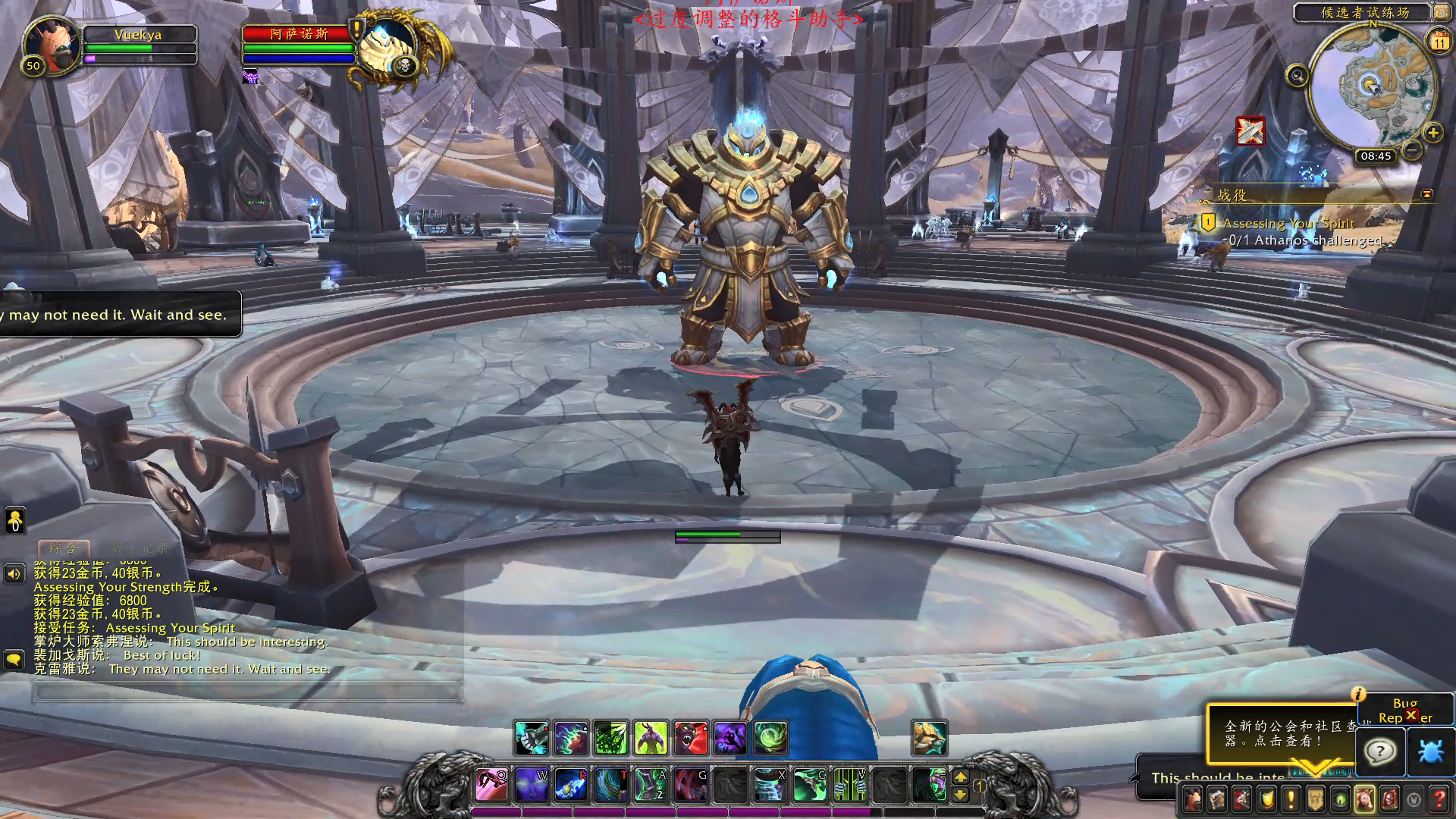
Task: Close the Bug Reporter tooltip with X
Action: pos(1411,715)
